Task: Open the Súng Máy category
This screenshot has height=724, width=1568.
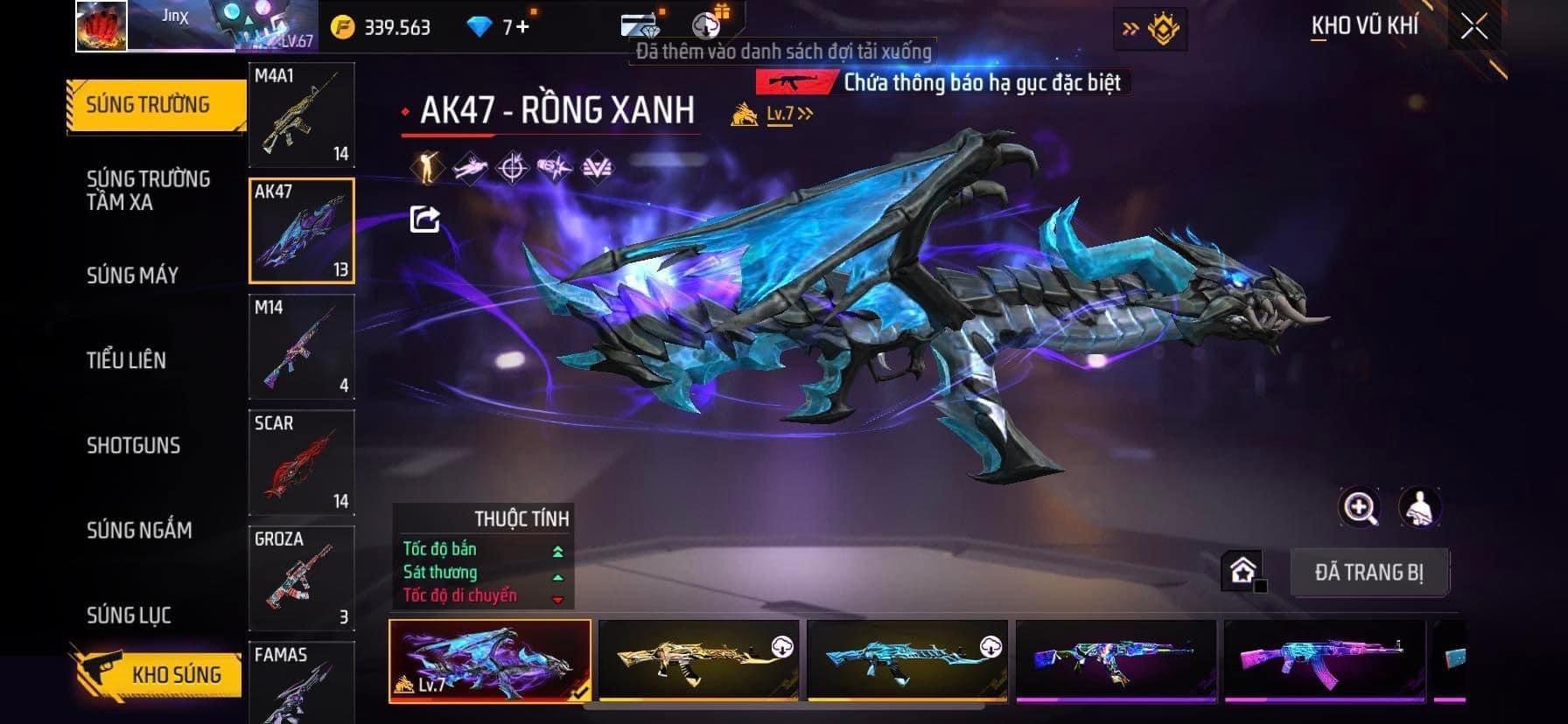Action: click(x=132, y=275)
